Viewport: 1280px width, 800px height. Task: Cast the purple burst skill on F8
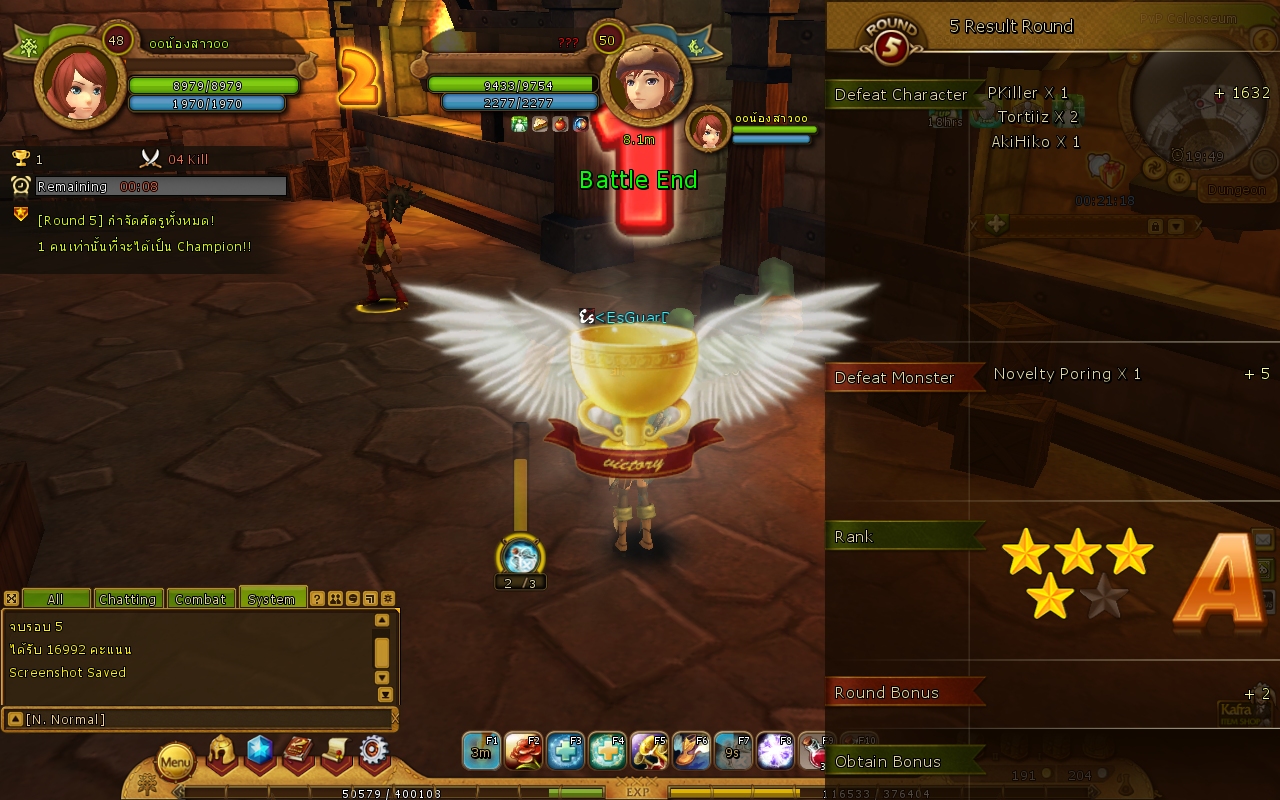775,751
